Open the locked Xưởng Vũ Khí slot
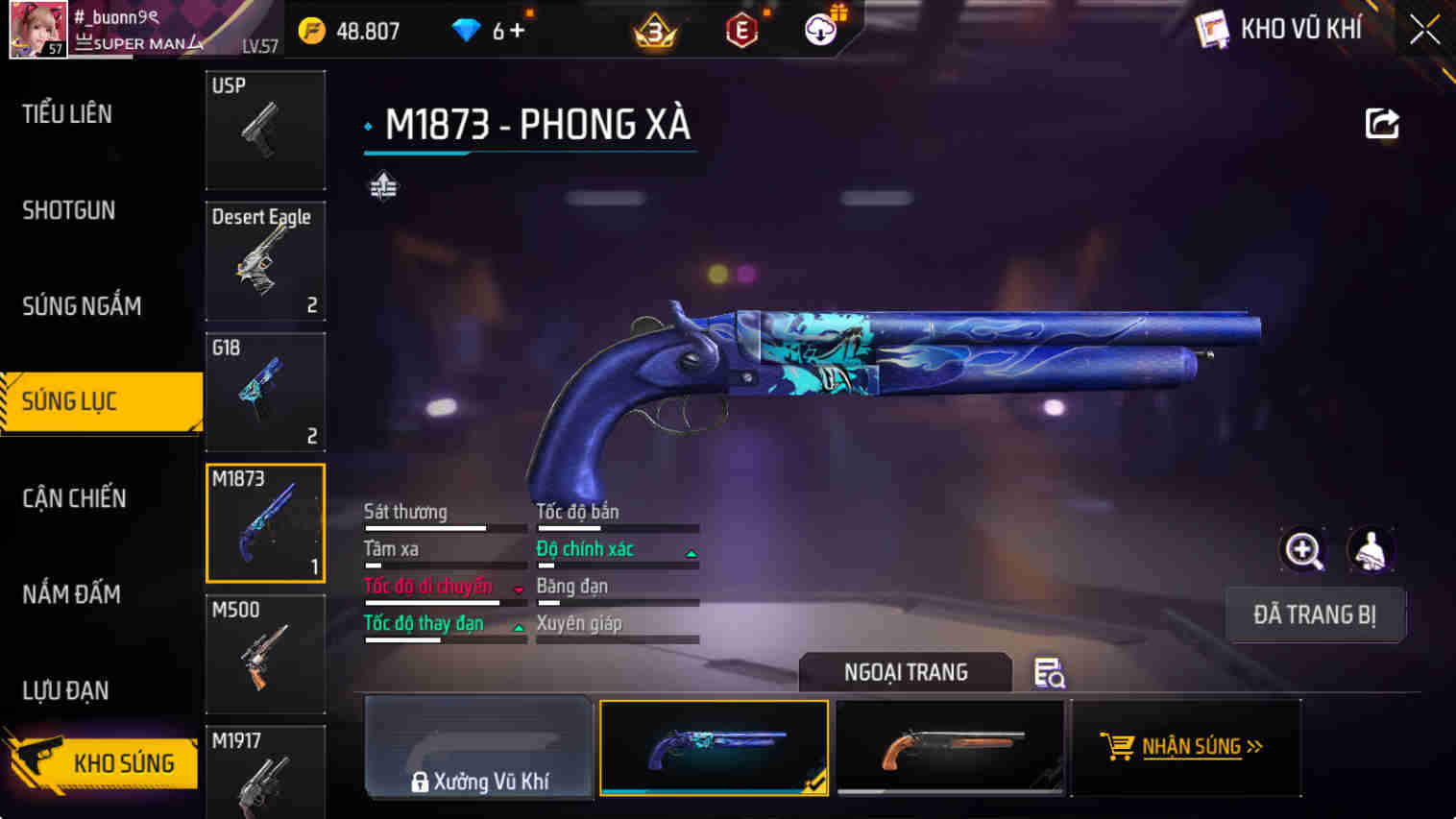Image resolution: width=1456 pixels, height=819 pixels. point(477,748)
